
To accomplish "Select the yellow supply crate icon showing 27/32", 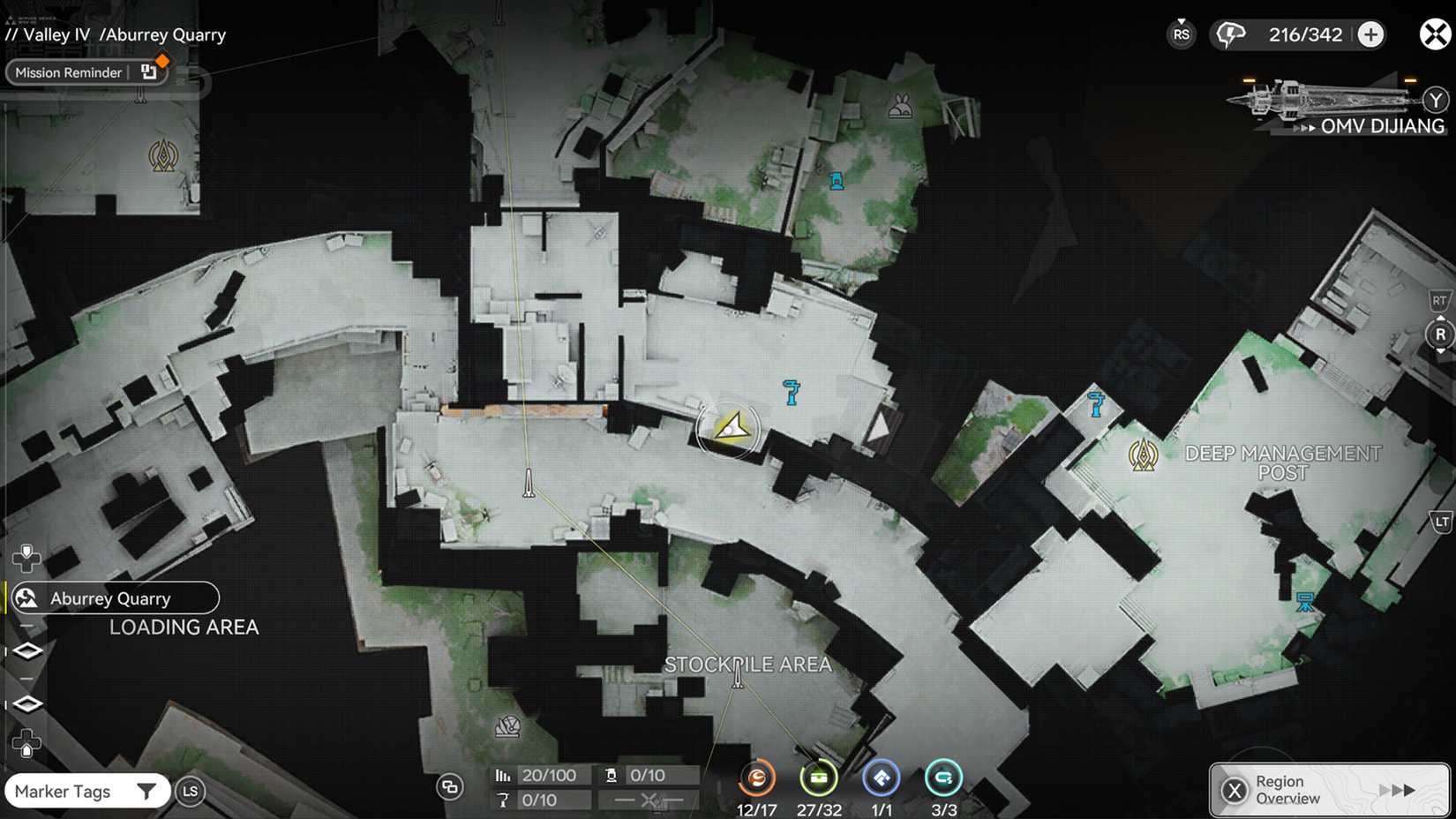I will (x=819, y=778).
